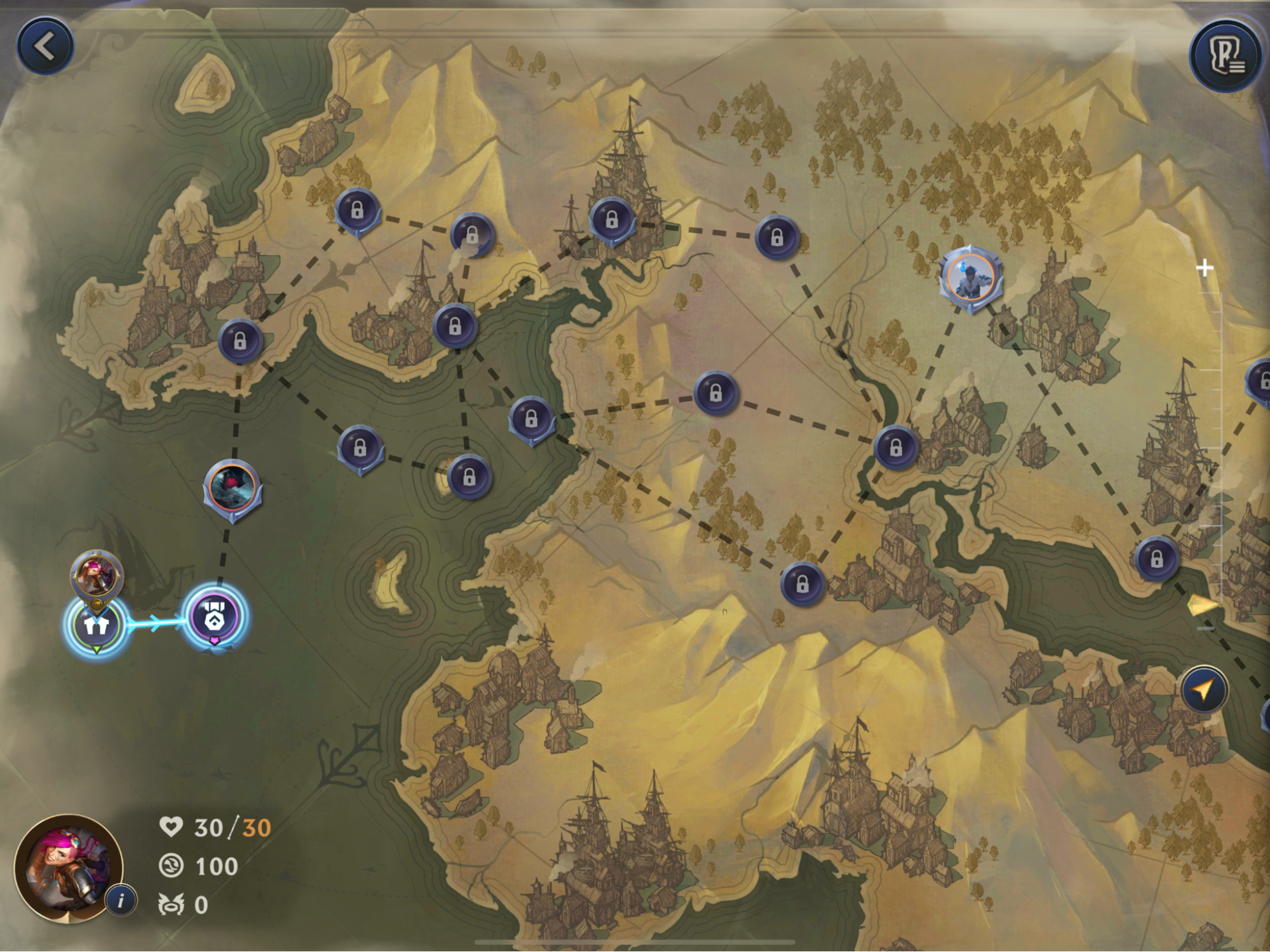Go back using the arrow button
Screen dimensions: 1270x952
44,46
